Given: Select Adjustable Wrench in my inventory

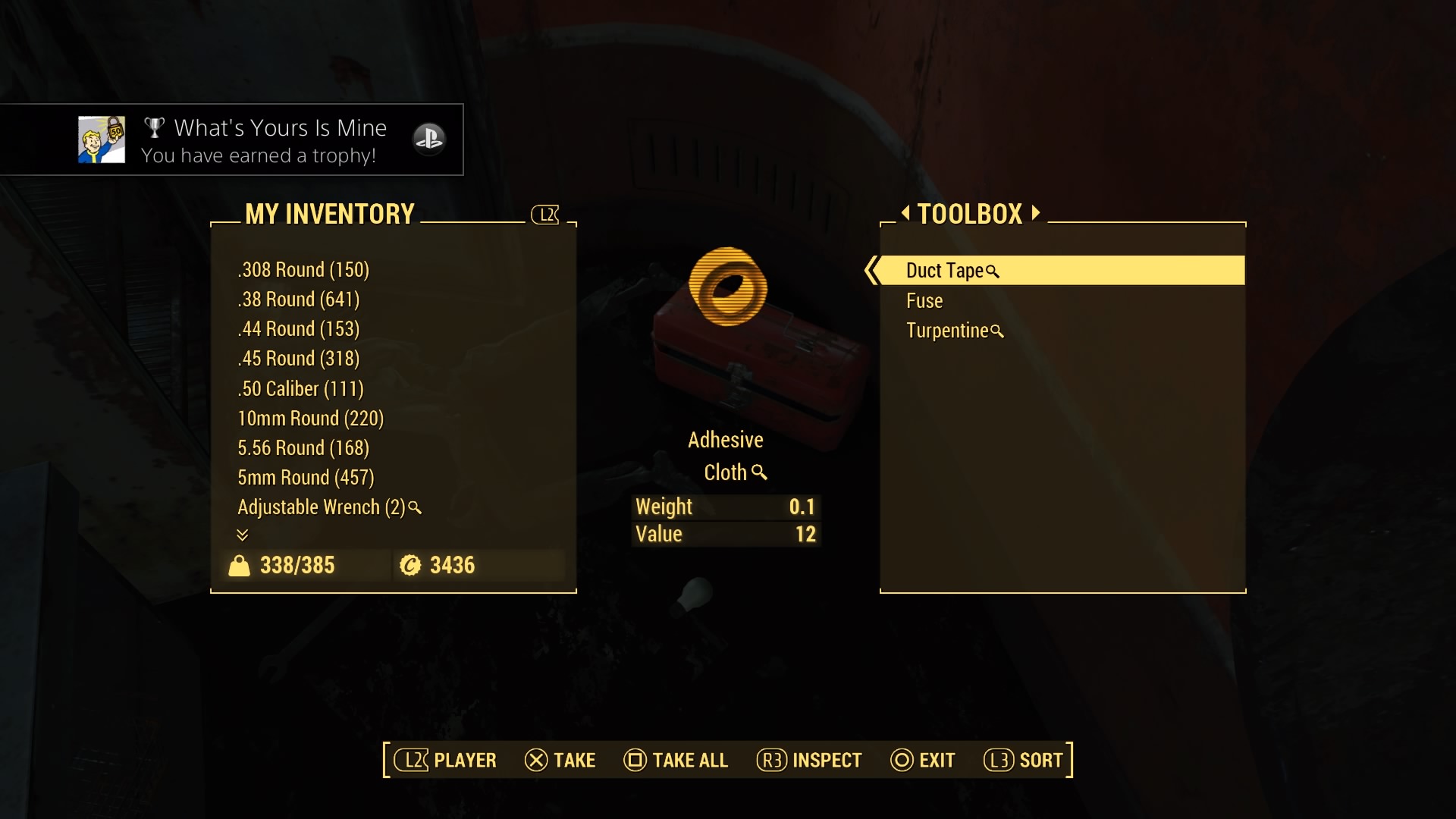Looking at the screenshot, I should pos(322,507).
